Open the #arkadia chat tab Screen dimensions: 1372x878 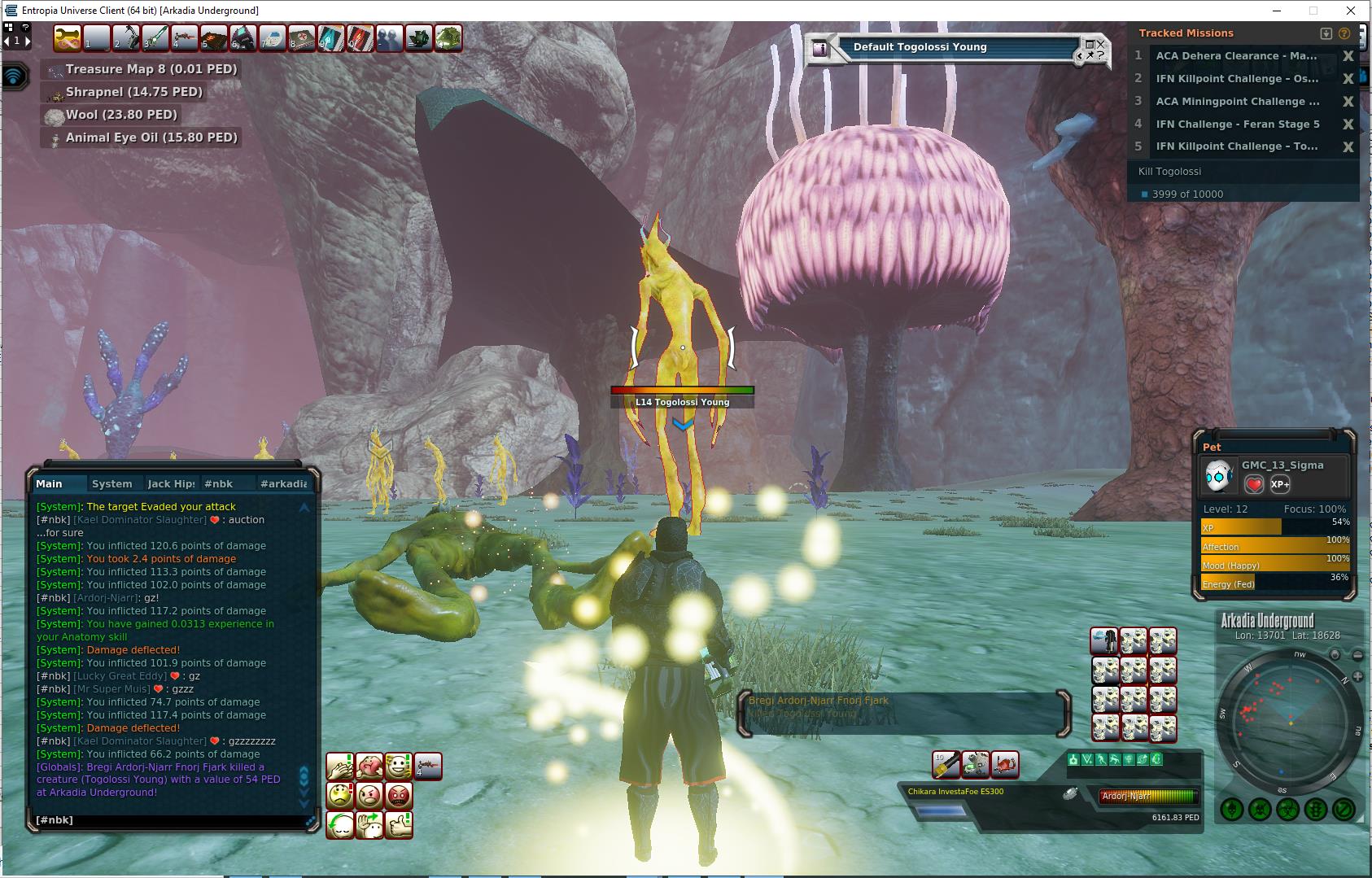pyautogui.click(x=282, y=483)
